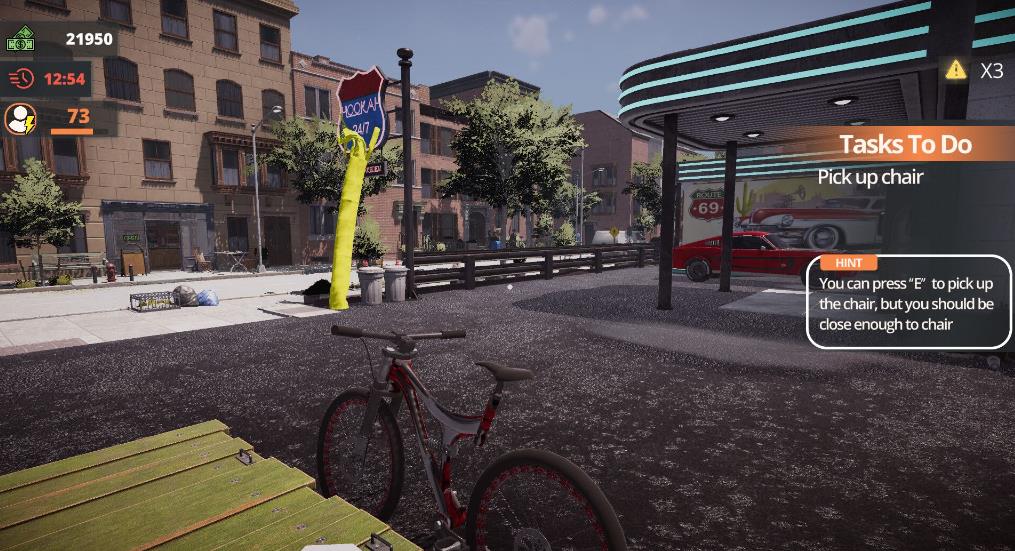Click the HINT box about the chair

(908, 304)
